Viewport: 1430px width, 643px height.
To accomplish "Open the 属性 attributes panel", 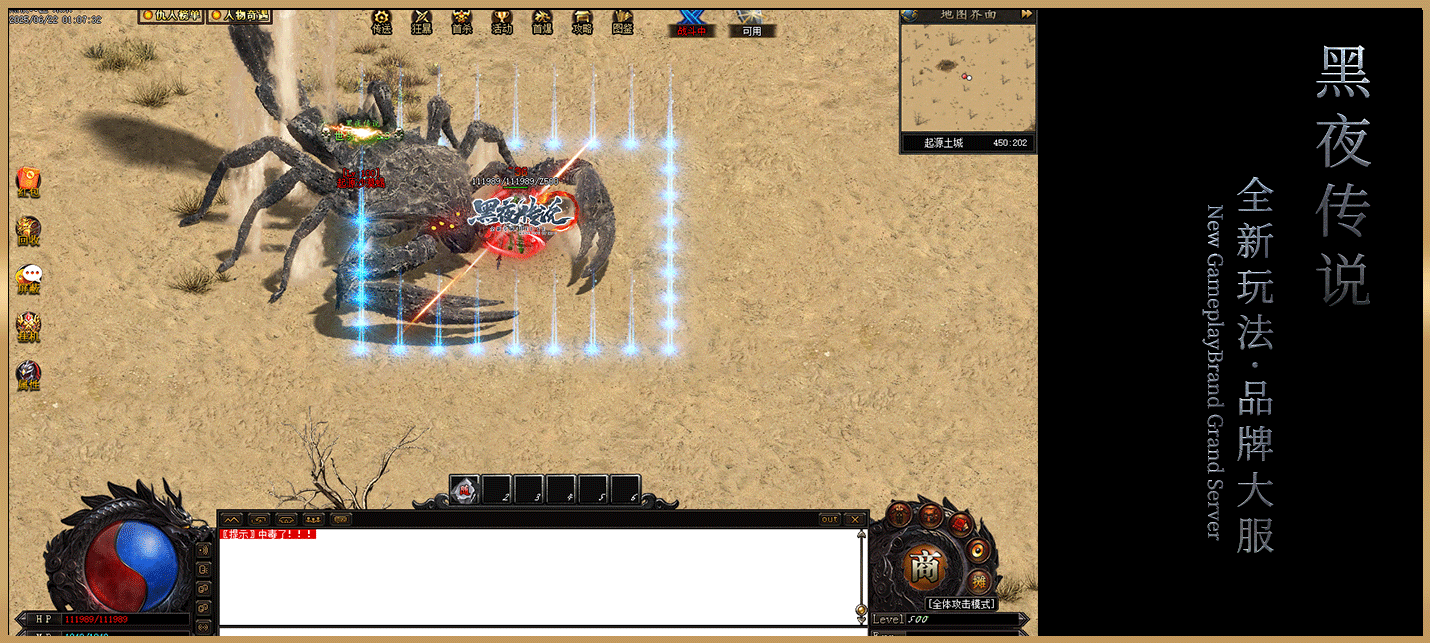I will point(29,375).
